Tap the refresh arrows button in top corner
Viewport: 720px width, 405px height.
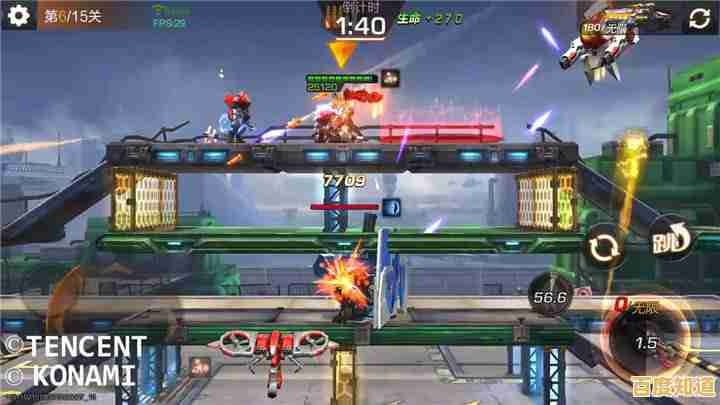pyautogui.click(x=698, y=17)
